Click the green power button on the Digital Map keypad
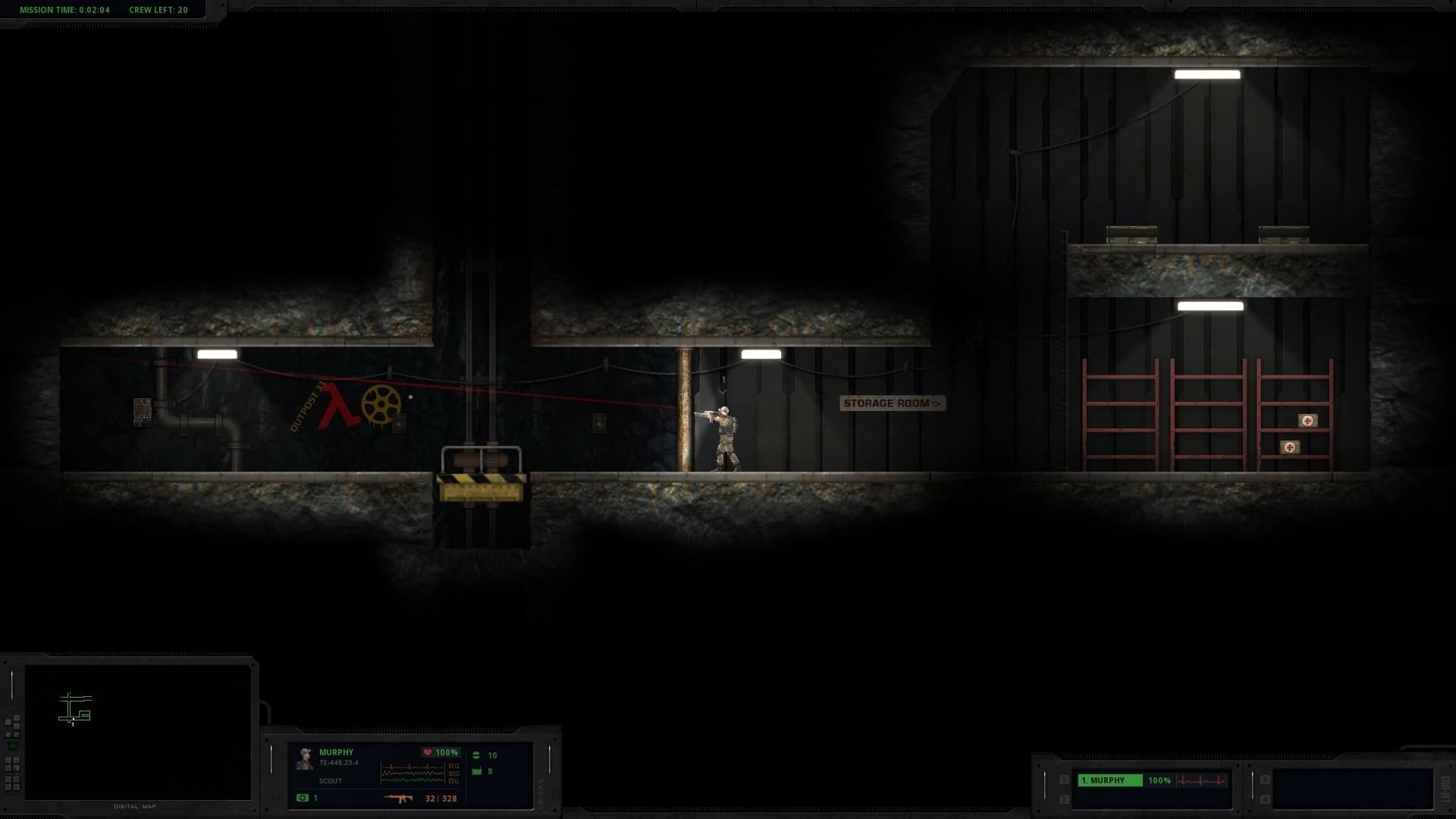 coord(12,745)
